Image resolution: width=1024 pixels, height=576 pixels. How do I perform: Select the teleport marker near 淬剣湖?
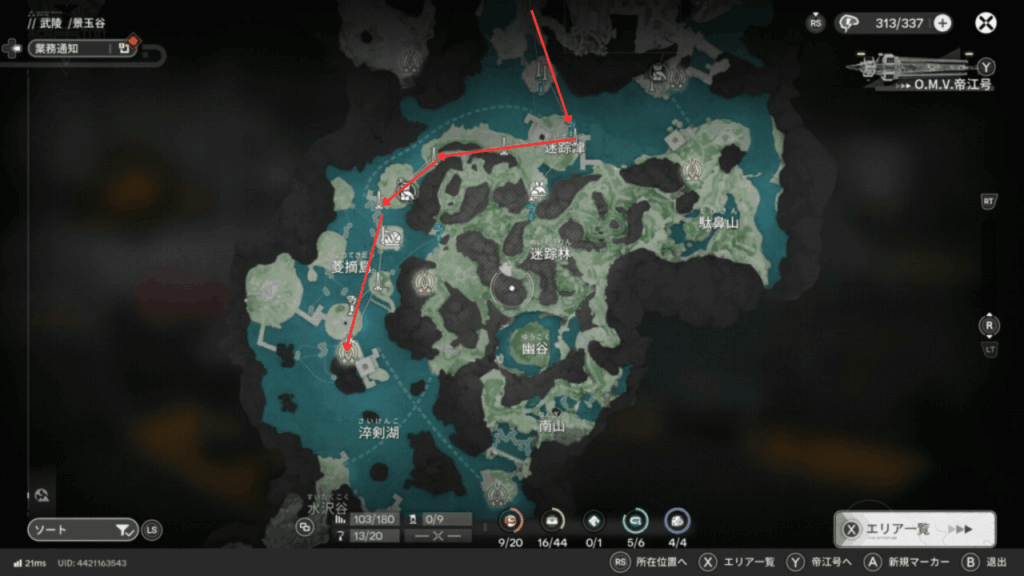point(348,350)
